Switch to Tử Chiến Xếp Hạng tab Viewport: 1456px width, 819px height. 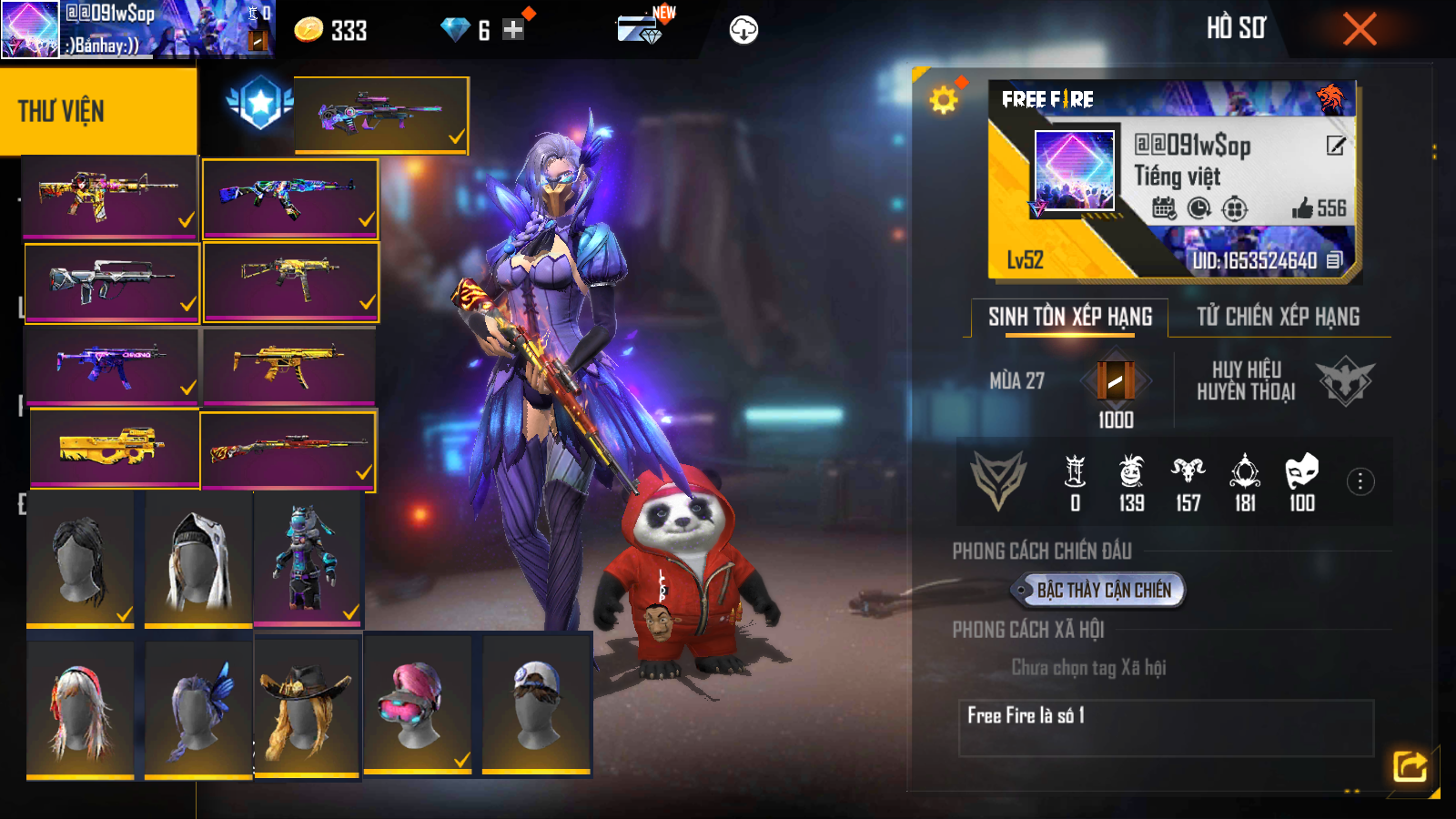click(1278, 317)
